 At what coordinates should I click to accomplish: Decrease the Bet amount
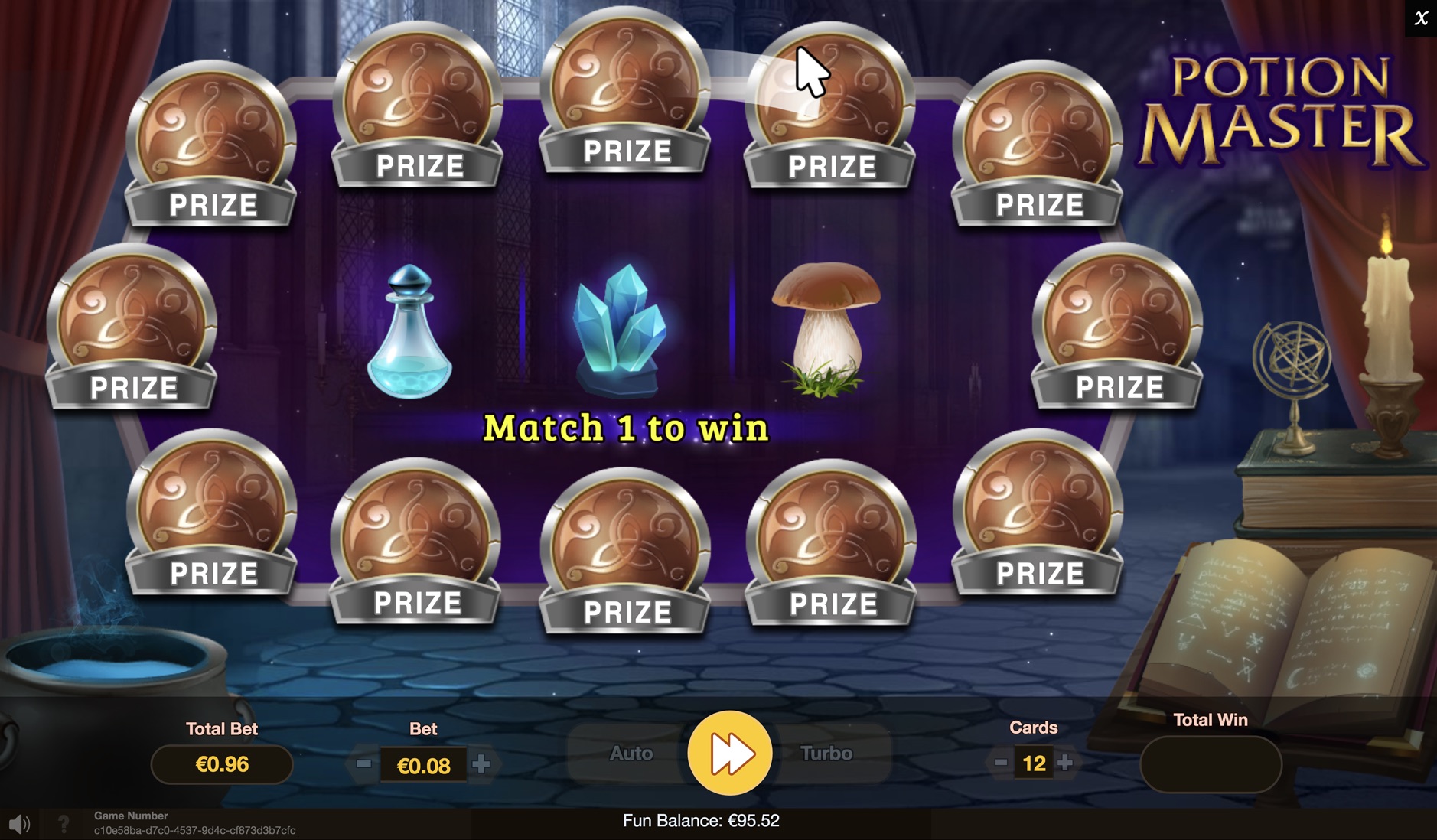pyautogui.click(x=363, y=763)
